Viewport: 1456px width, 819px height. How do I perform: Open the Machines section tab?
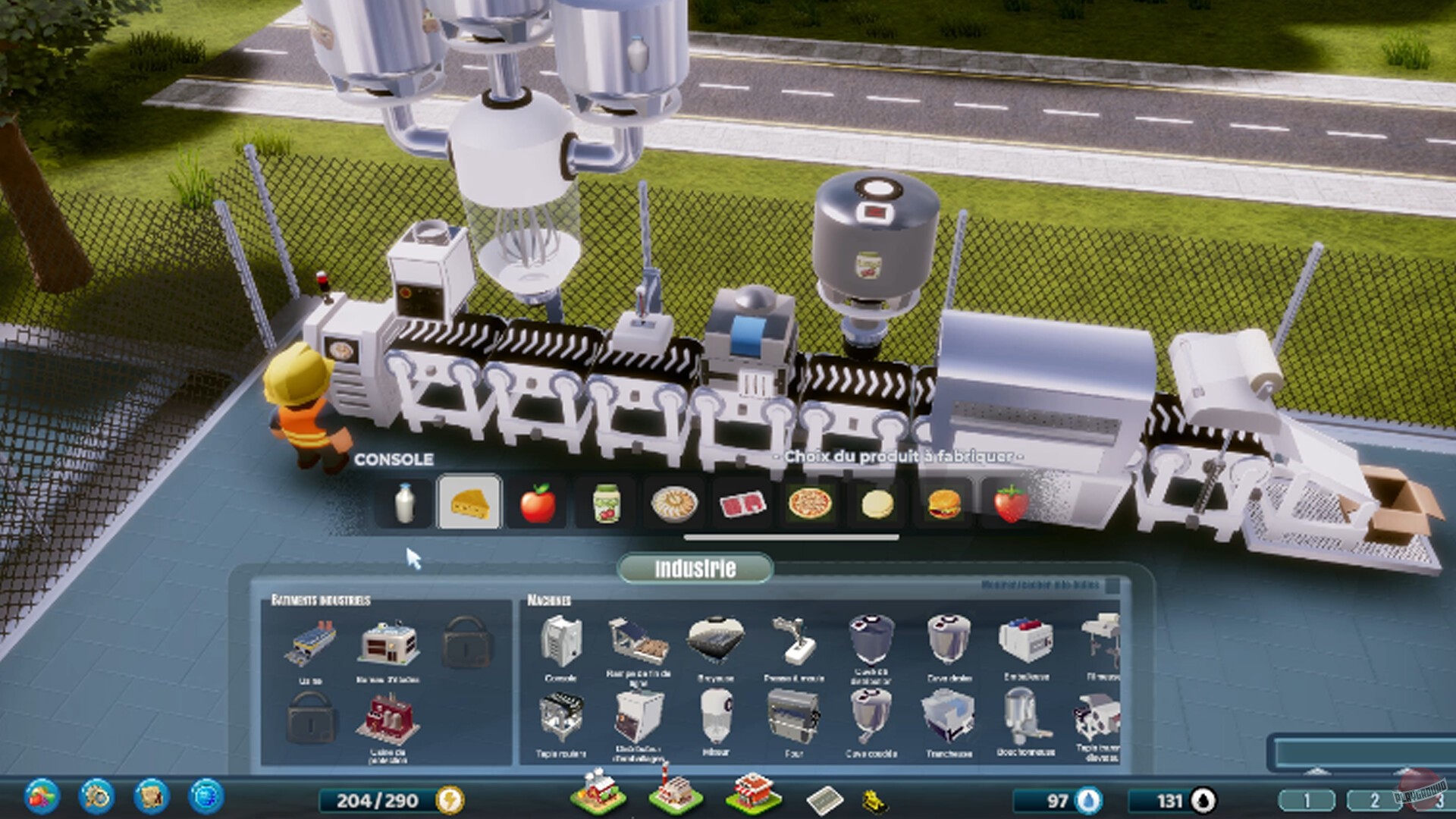tap(550, 599)
